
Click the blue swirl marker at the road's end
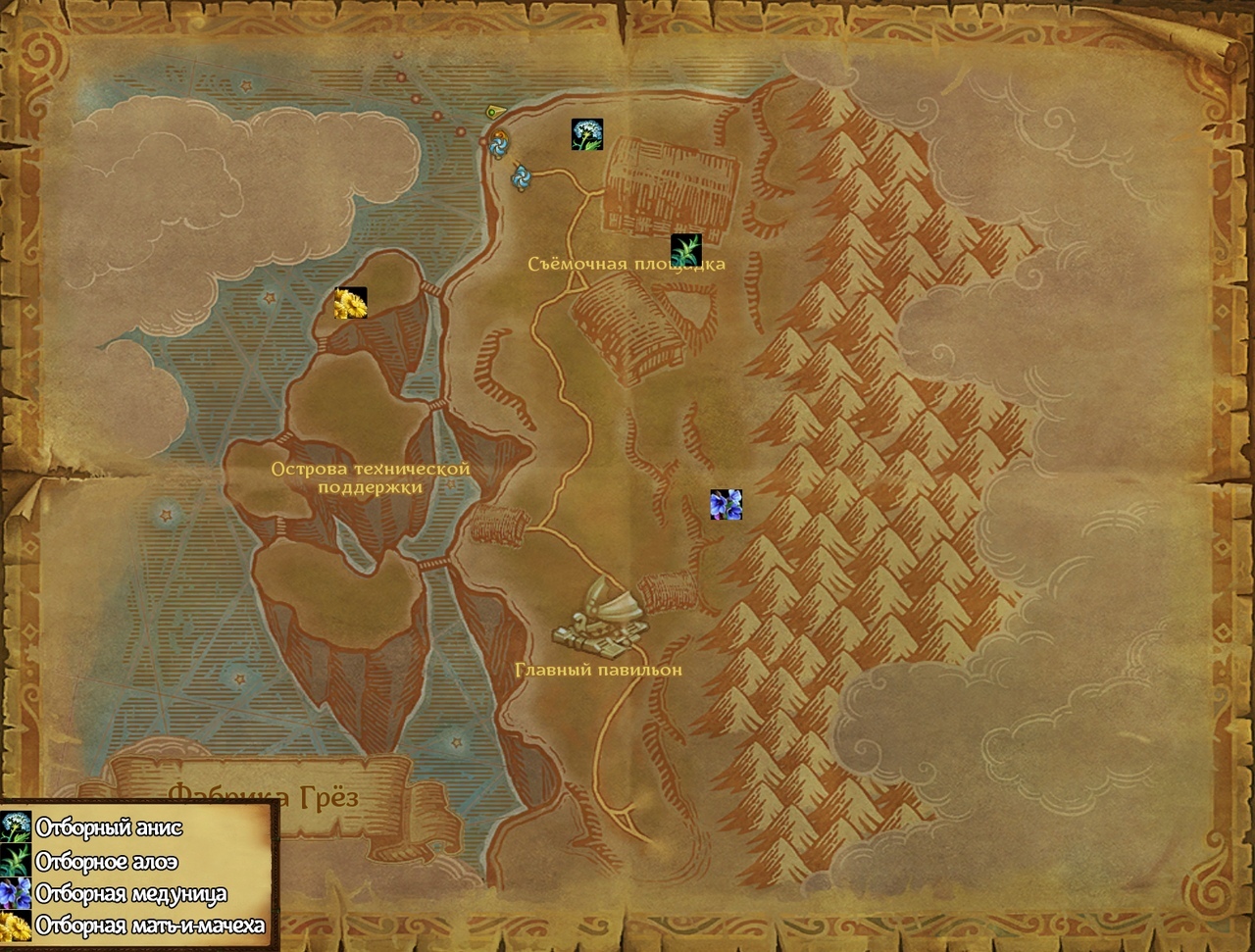click(x=521, y=177)
